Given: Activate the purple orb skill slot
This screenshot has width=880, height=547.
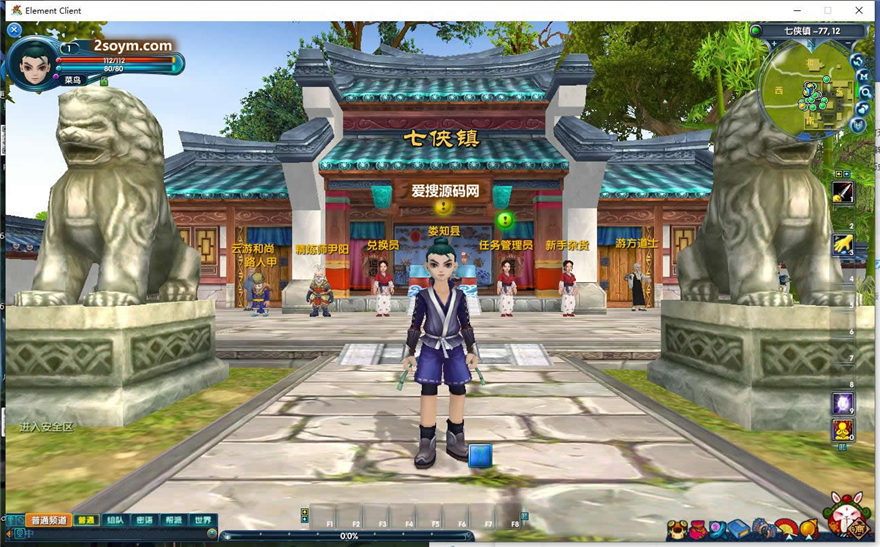Looking at the screenshot, I should pos(842,403).
